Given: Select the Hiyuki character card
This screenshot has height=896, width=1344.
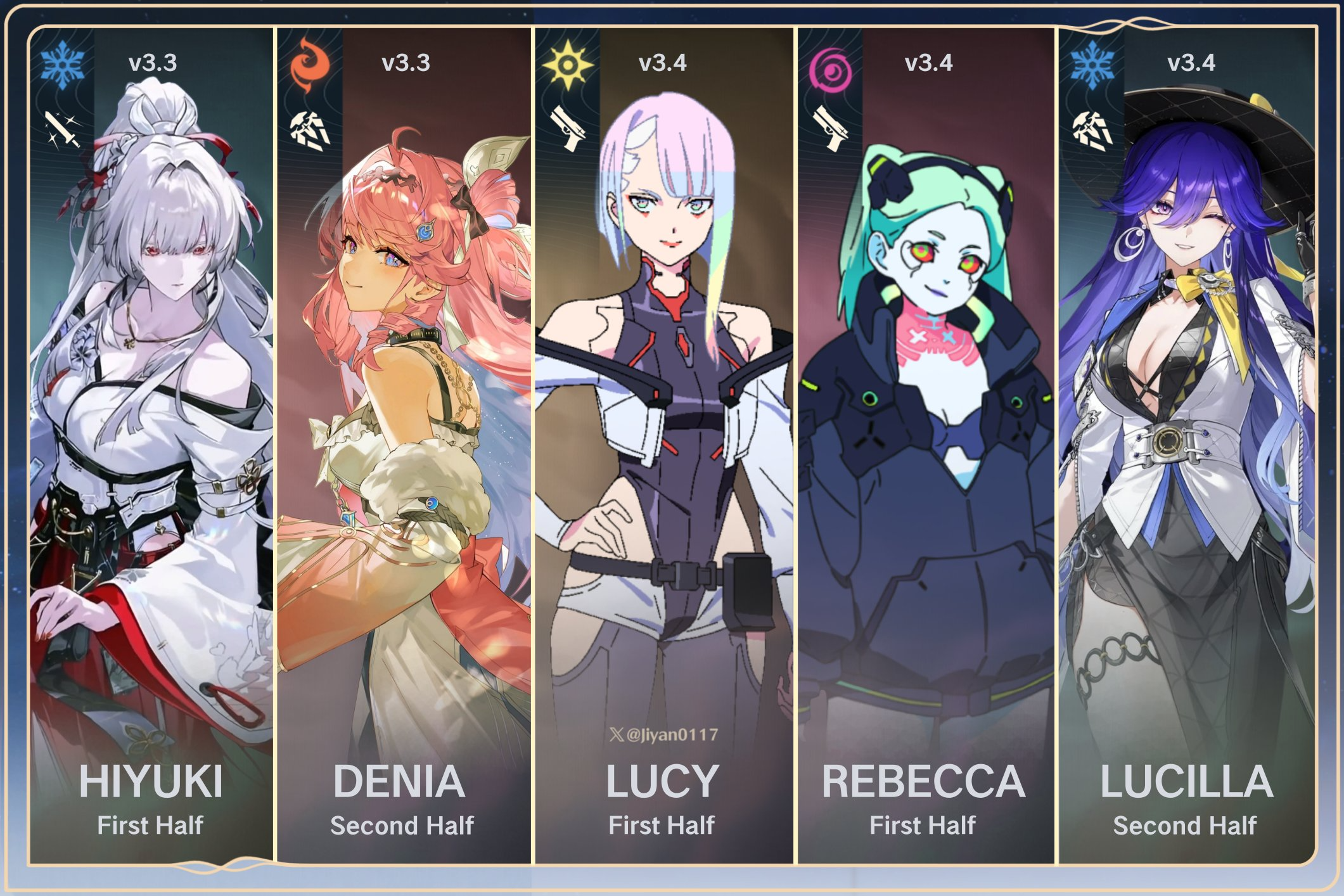Looking at the screenshot, I should [151, 444].
